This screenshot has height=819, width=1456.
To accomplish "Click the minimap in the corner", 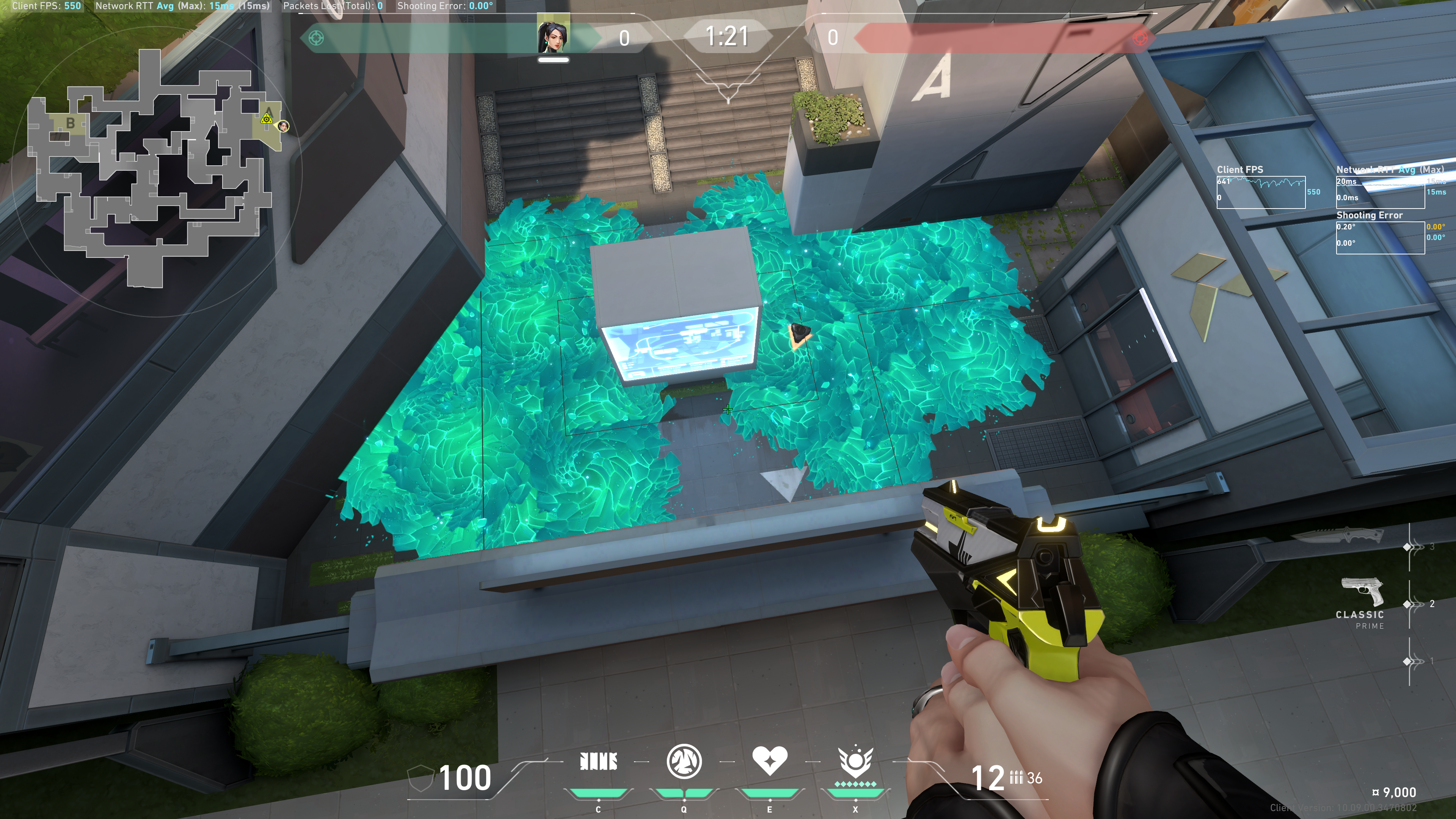I will pyautogui.click(x=152, y=169).
